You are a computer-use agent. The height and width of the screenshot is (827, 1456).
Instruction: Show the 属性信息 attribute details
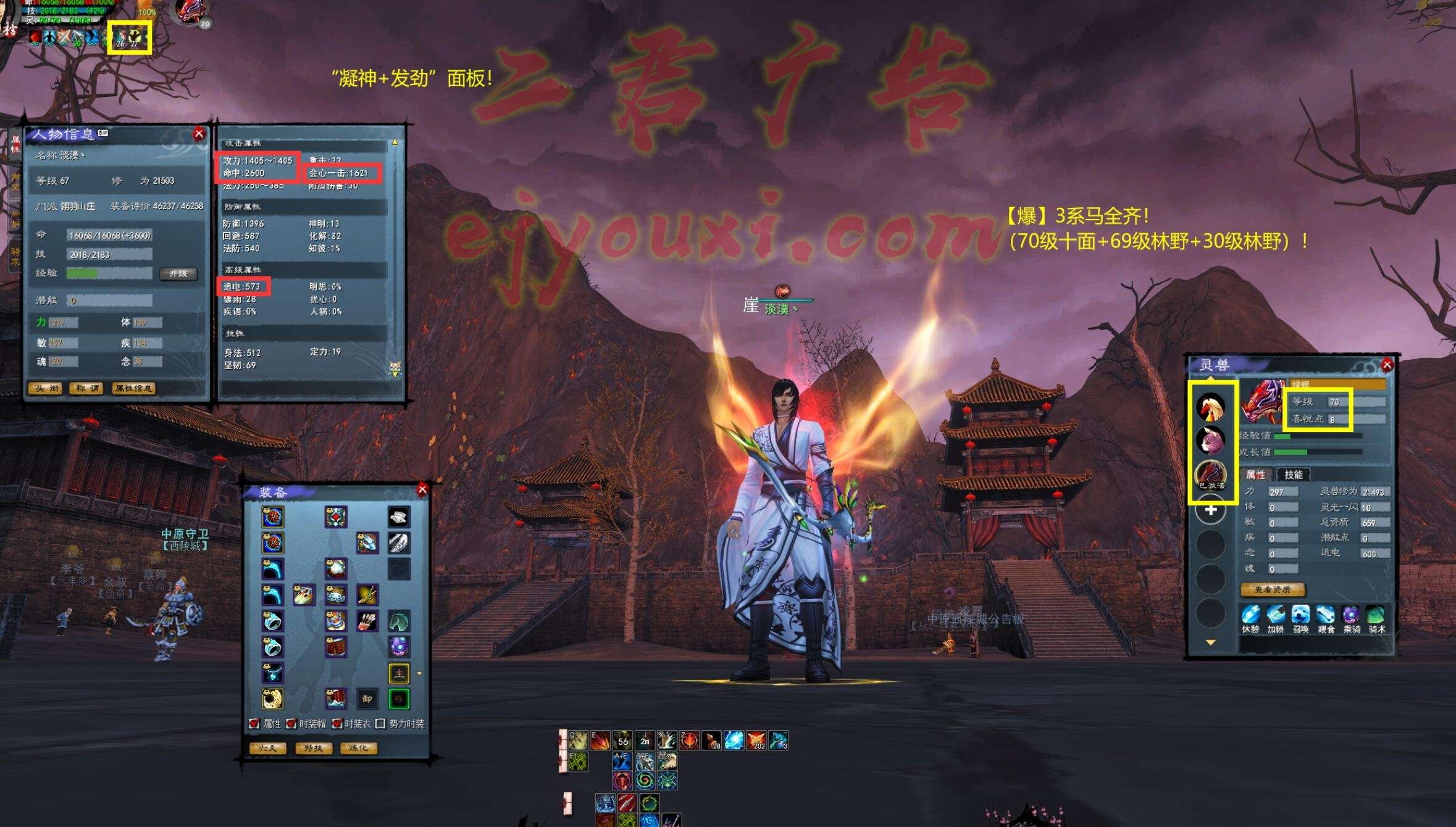[x=133, y=388]
